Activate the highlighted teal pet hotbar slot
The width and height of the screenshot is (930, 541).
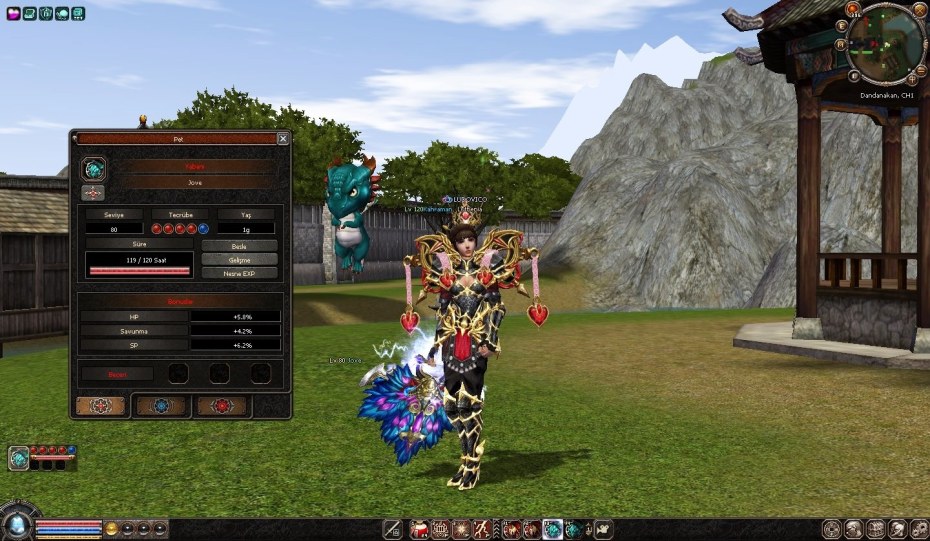pyautogui.click(x=551, y=529)
